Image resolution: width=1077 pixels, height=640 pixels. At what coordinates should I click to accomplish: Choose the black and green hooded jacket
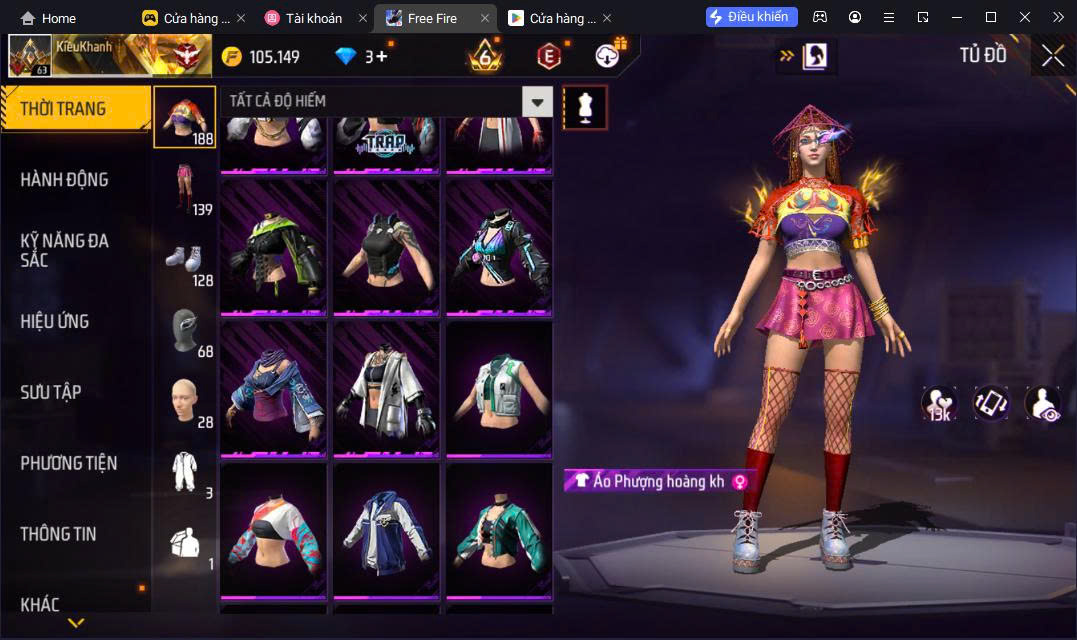(274, 247)
